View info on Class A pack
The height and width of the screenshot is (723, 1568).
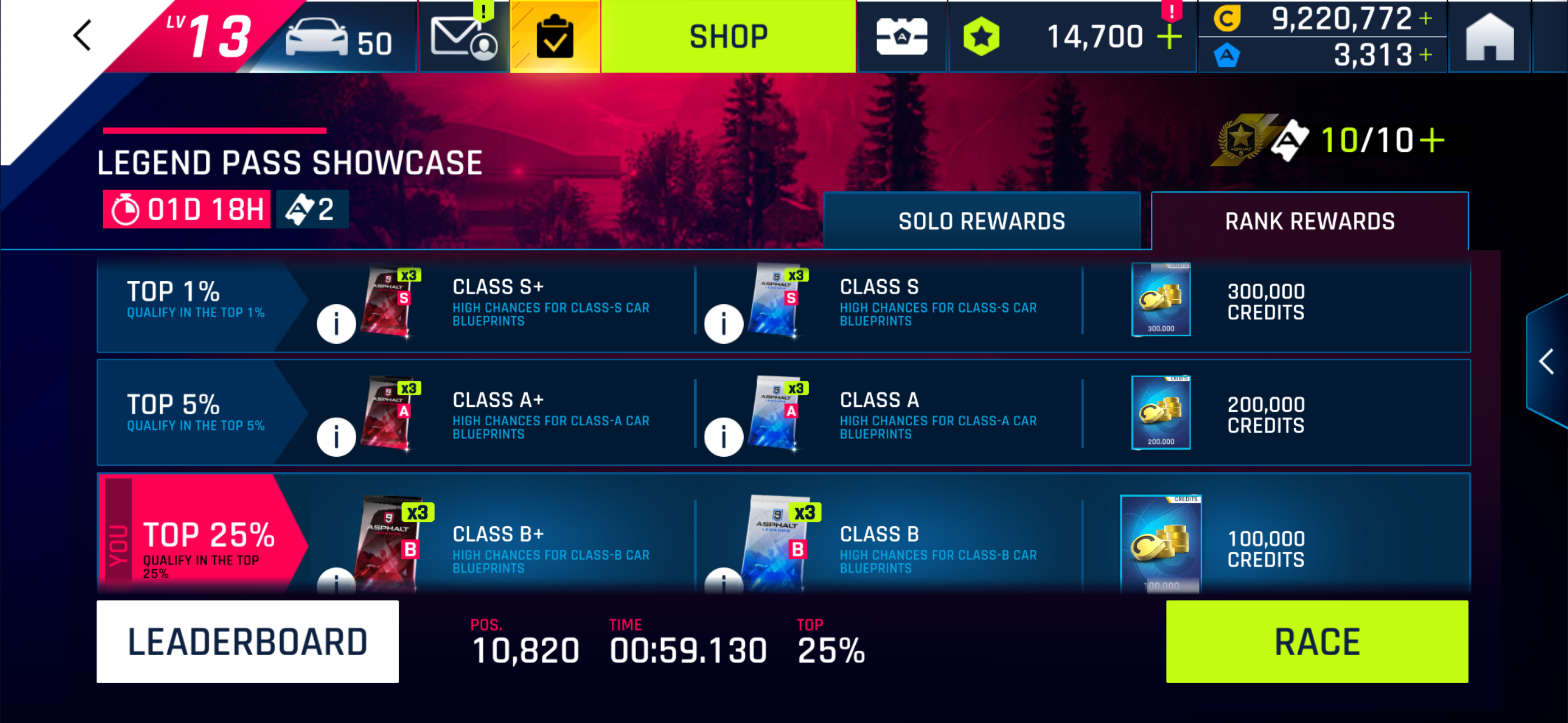click(x=723, y=437)
